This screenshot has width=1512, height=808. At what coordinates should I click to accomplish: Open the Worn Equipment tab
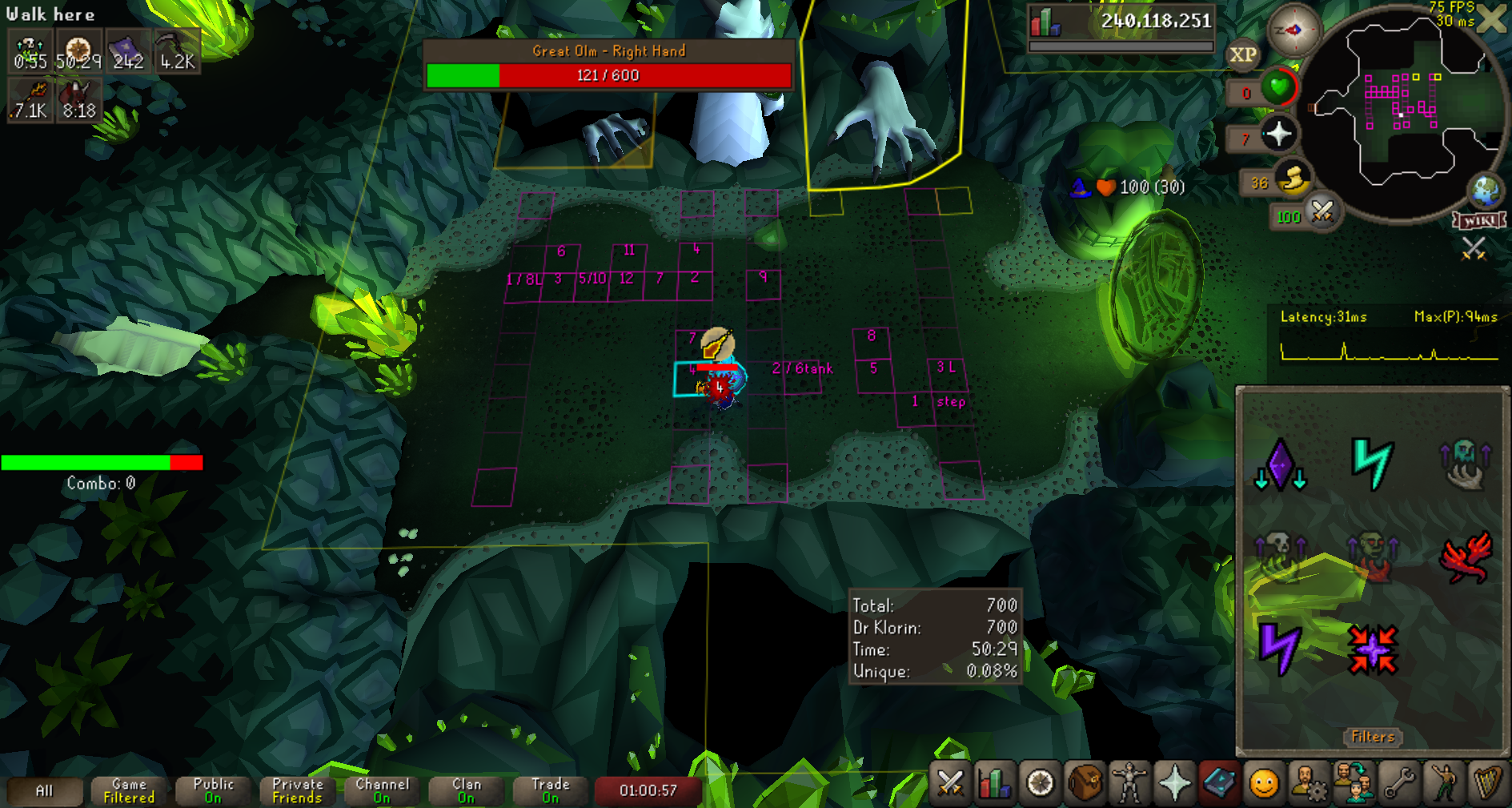coord(1129,783)
